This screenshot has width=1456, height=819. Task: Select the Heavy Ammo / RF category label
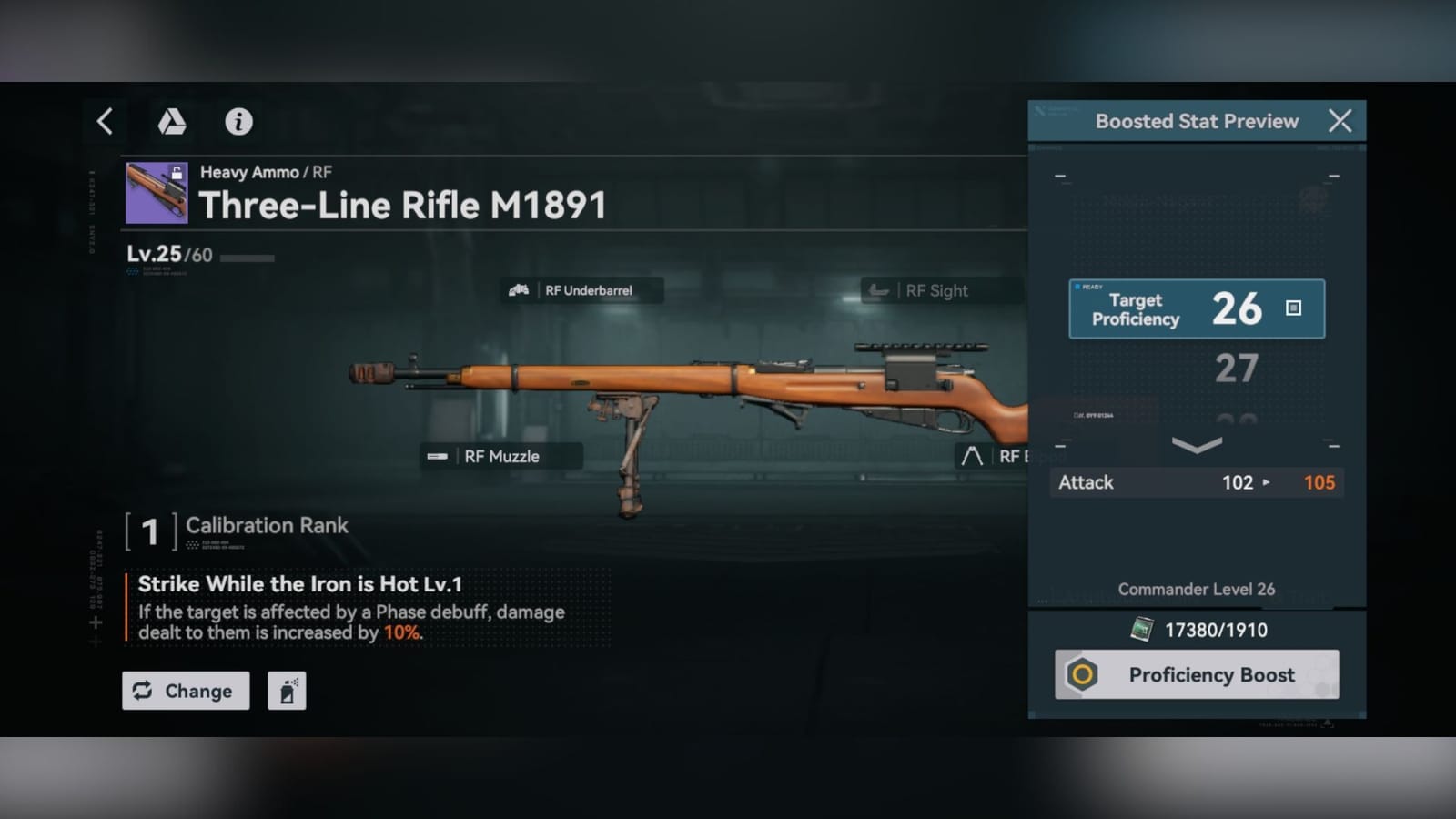coord(265,171)
